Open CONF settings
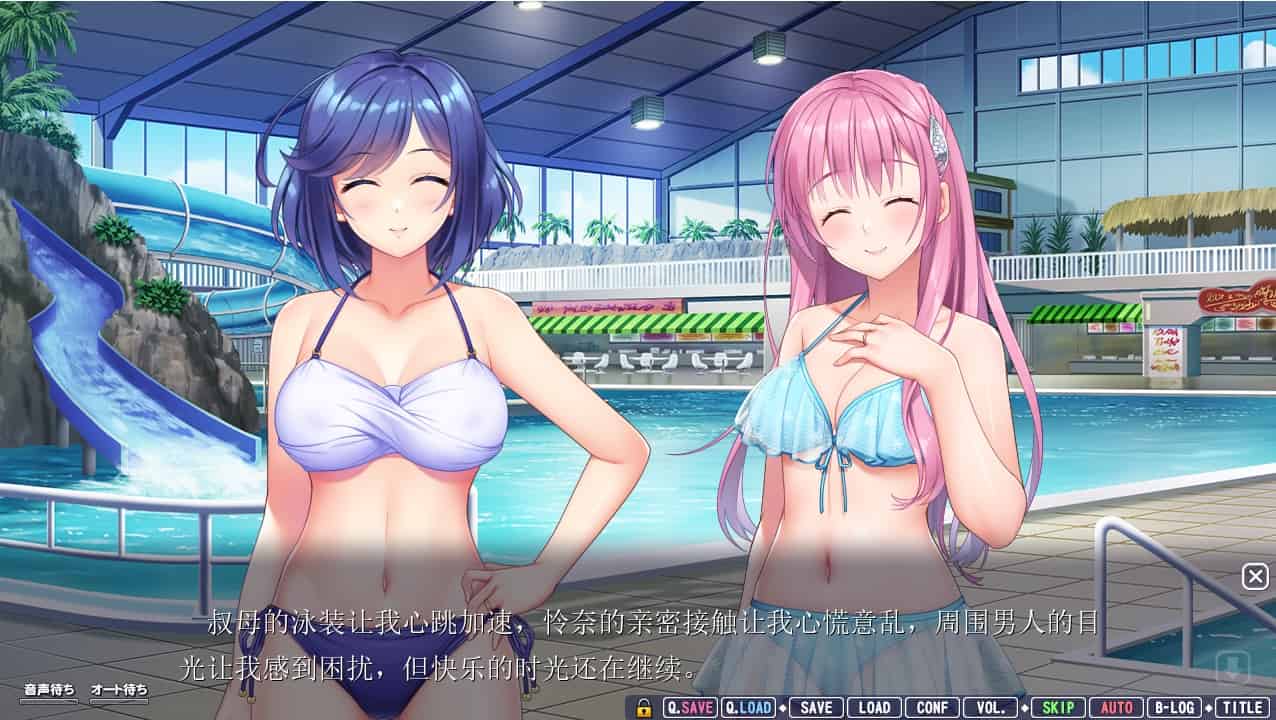This screenshot has width=1276, height=720. coord(932,707)
